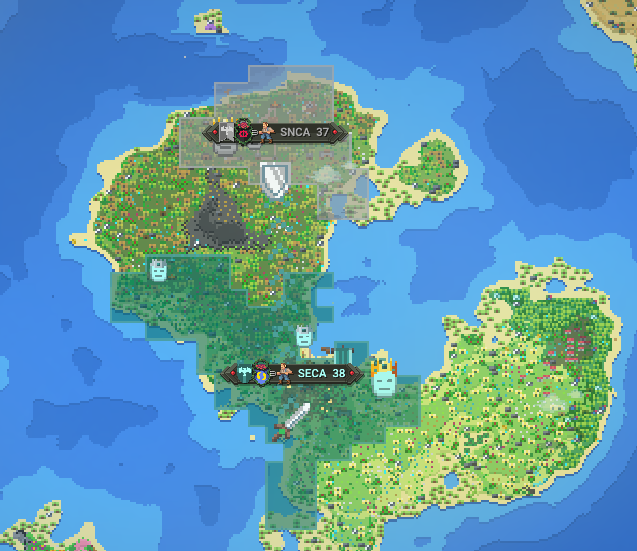Click the silver shield map marker
Image resolution: width=637 pixels, height=551 pixels.
pyautogui.click(x=274, y=179)
